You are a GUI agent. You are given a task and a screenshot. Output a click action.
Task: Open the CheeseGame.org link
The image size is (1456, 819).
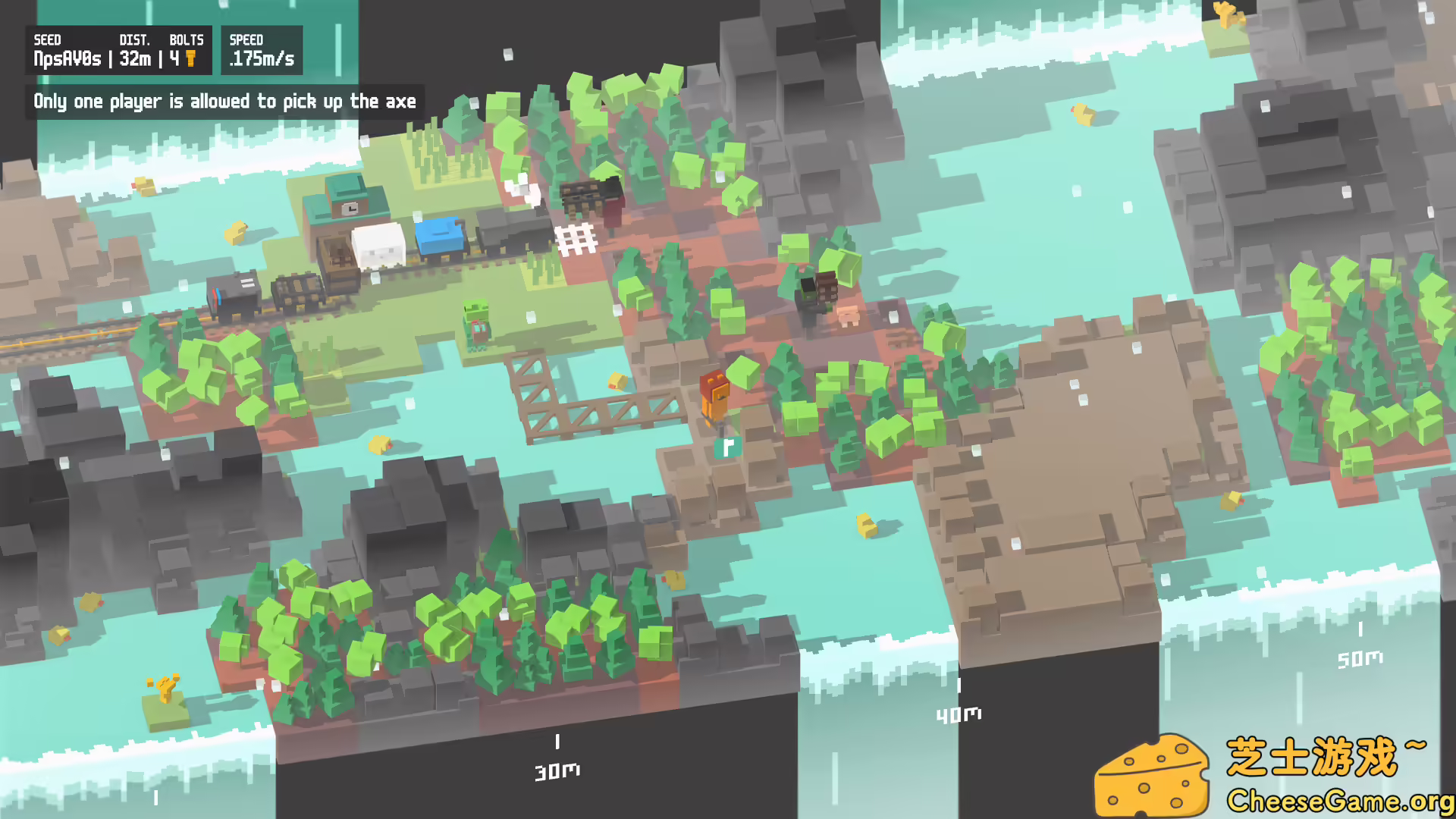[x=1338, y=800]
